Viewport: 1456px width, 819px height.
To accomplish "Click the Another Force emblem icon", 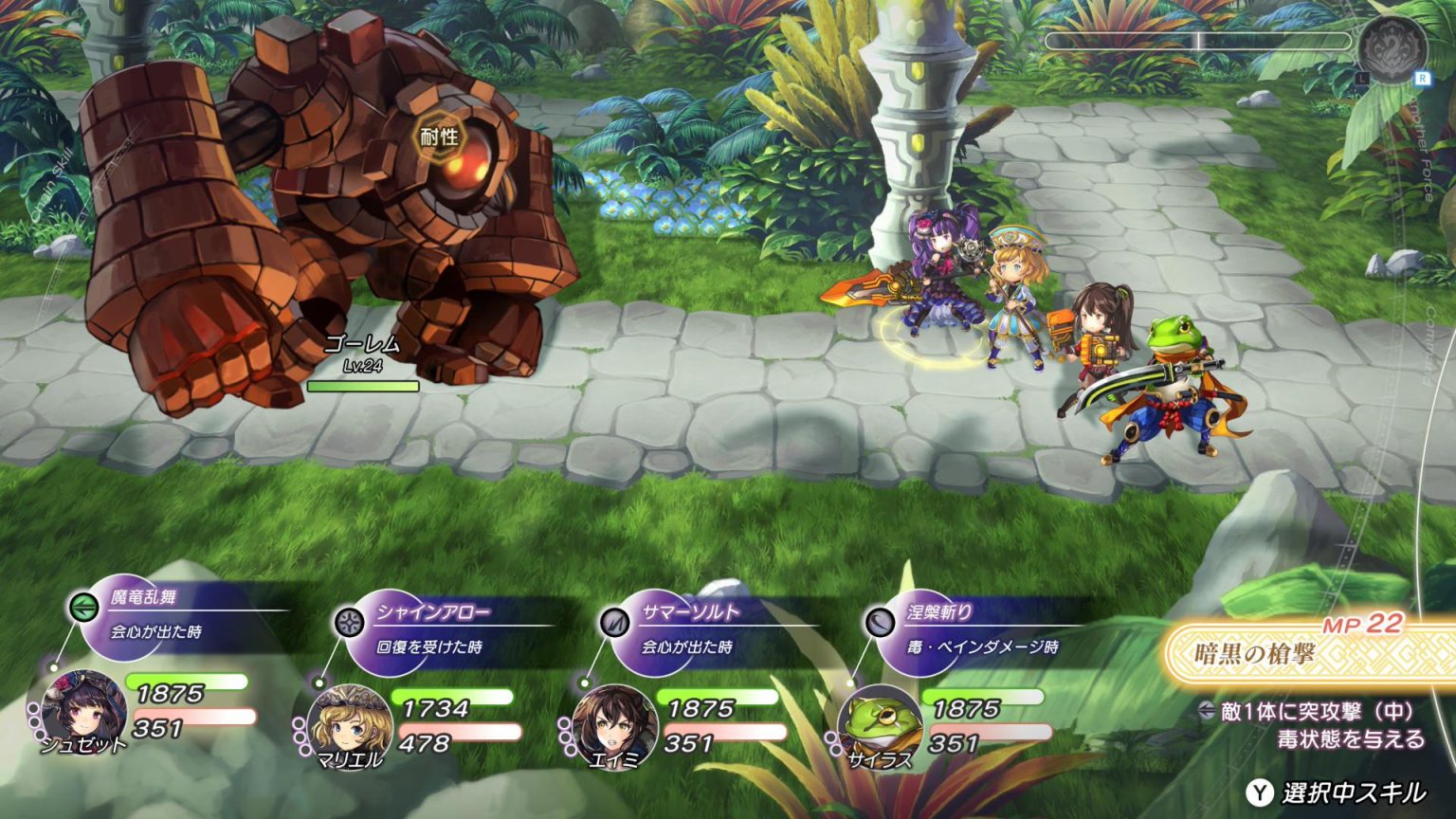I will [x=1392, y=49].
